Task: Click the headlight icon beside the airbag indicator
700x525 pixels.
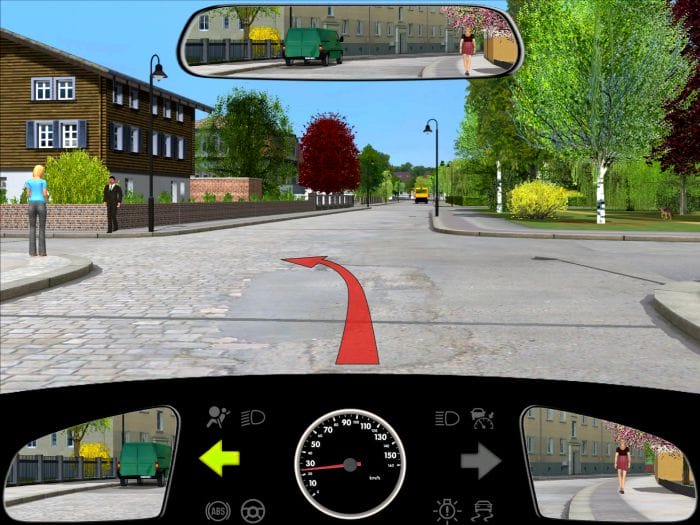Action: (253, 417)
